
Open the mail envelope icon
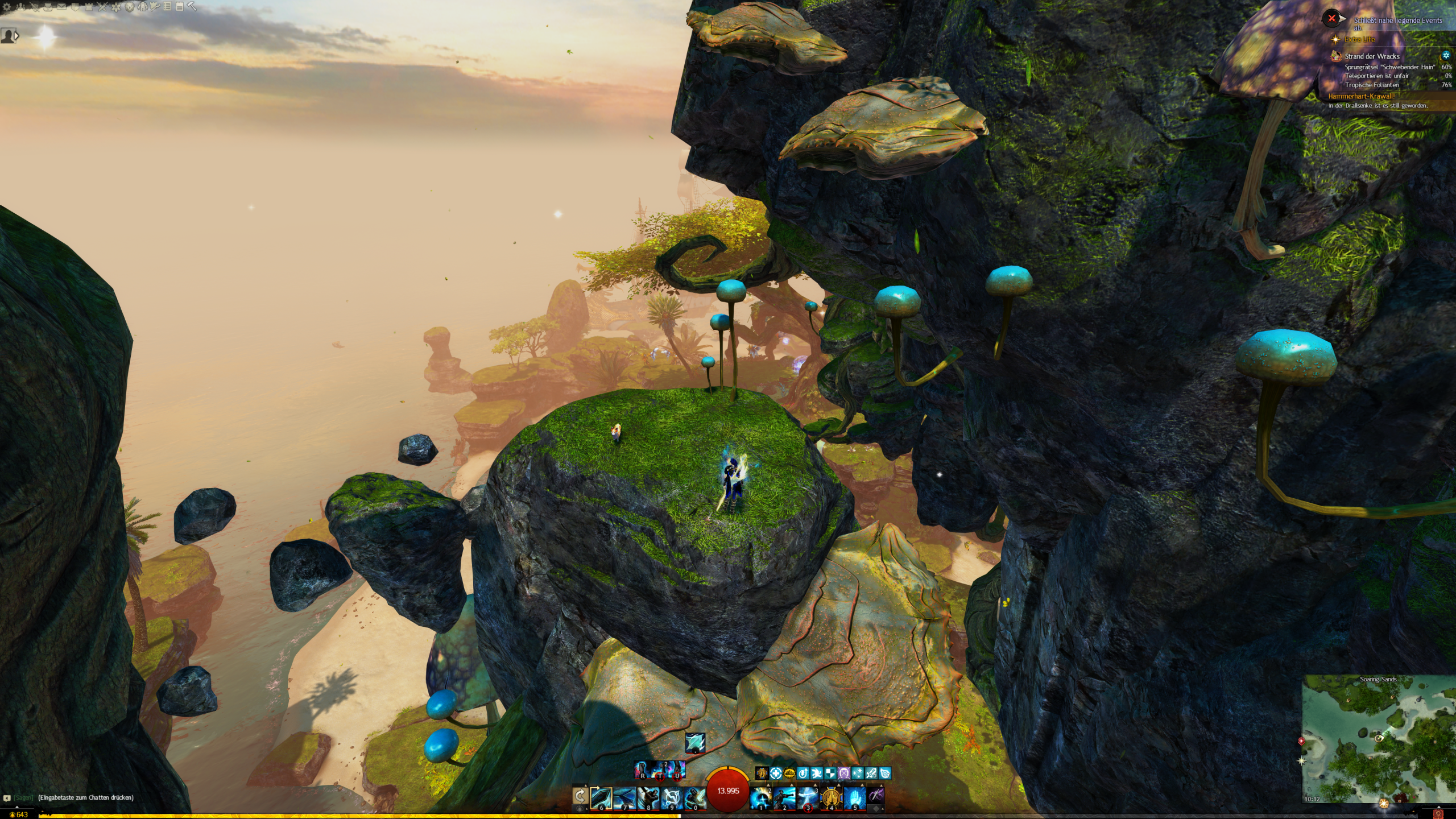(x=61, y=7)
